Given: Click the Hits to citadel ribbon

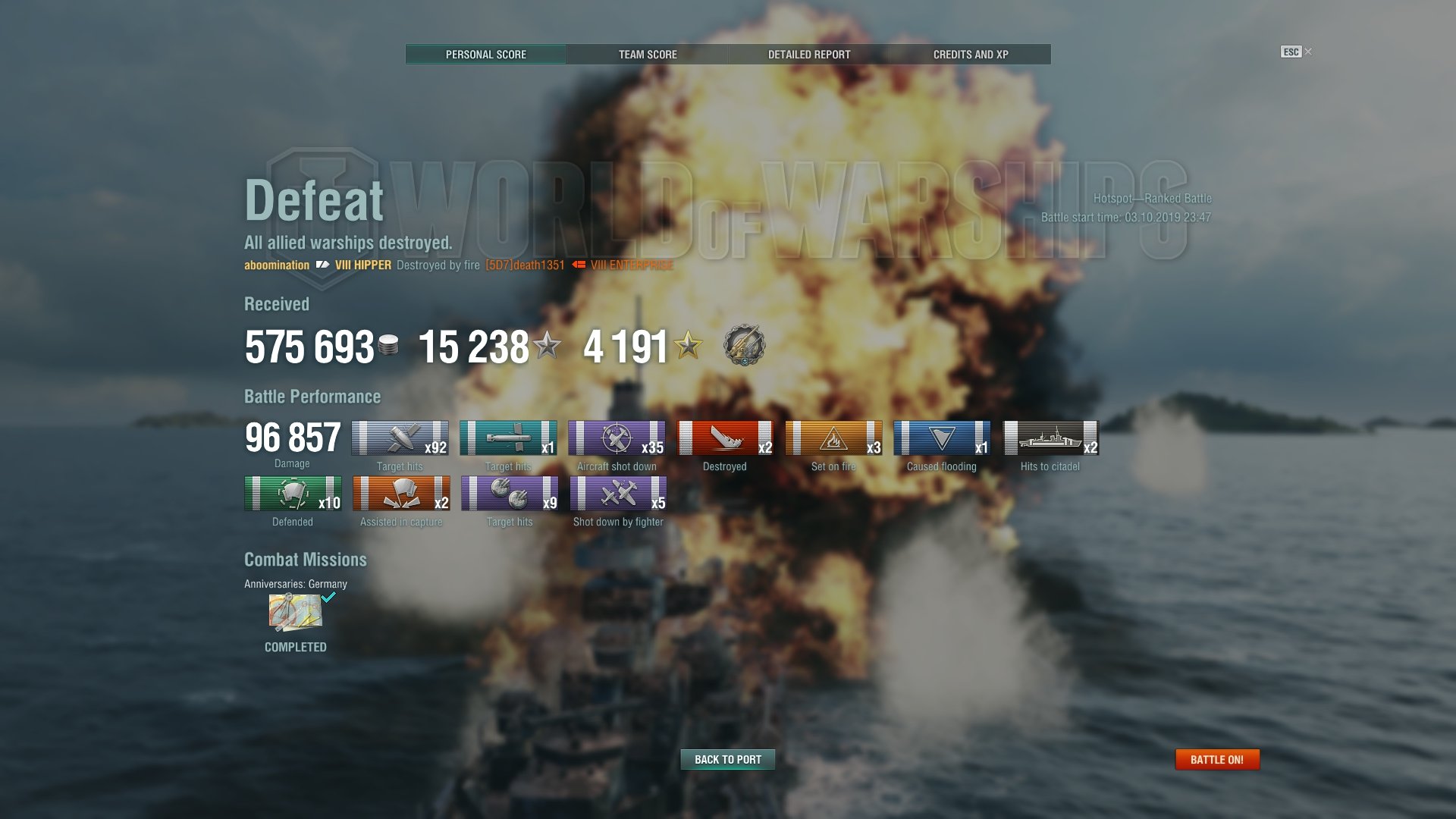Looking at the screenshot, I should 1050,438.
